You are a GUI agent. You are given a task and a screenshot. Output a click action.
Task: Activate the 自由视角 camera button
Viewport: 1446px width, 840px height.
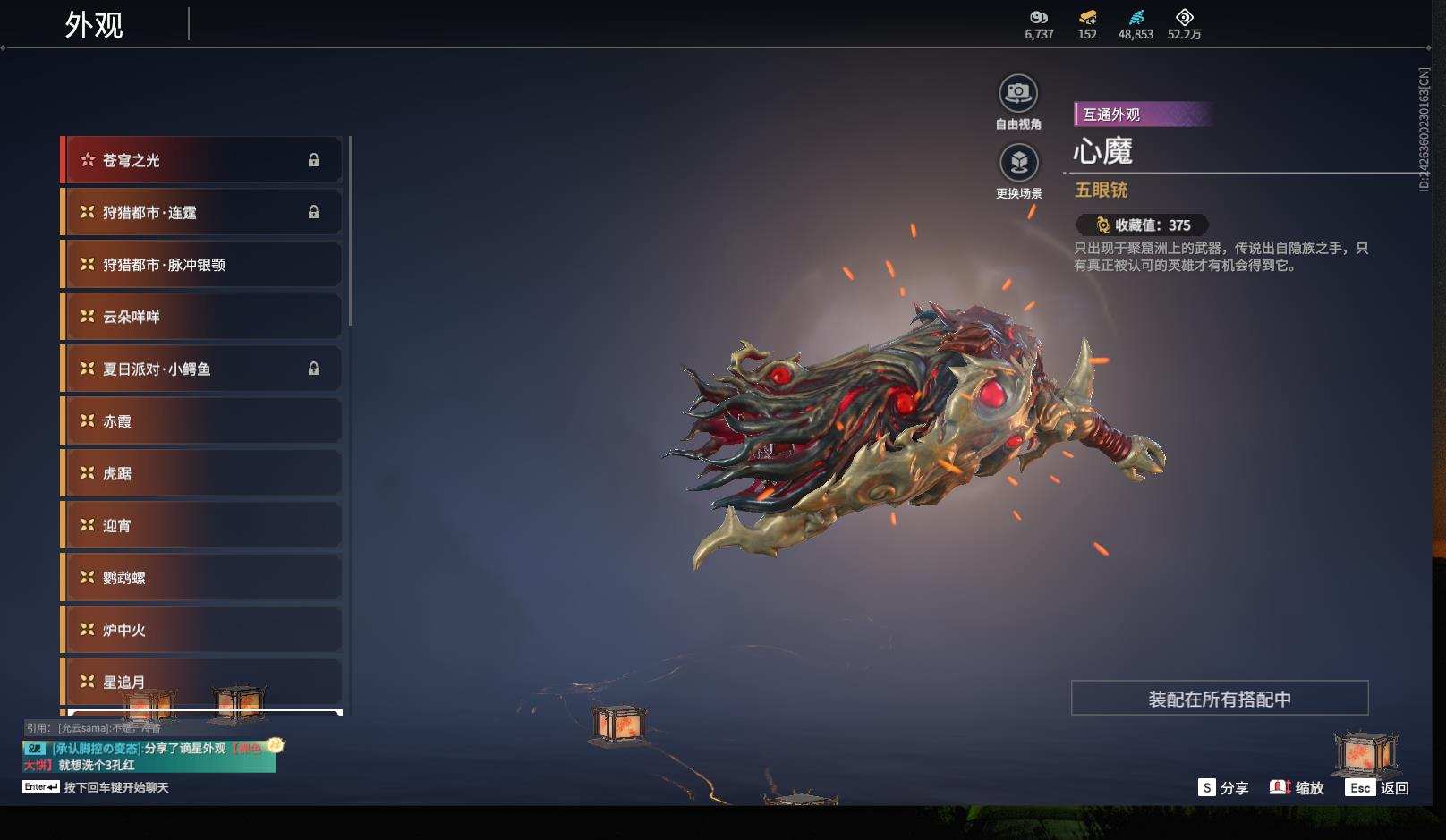coord(1018,93)
